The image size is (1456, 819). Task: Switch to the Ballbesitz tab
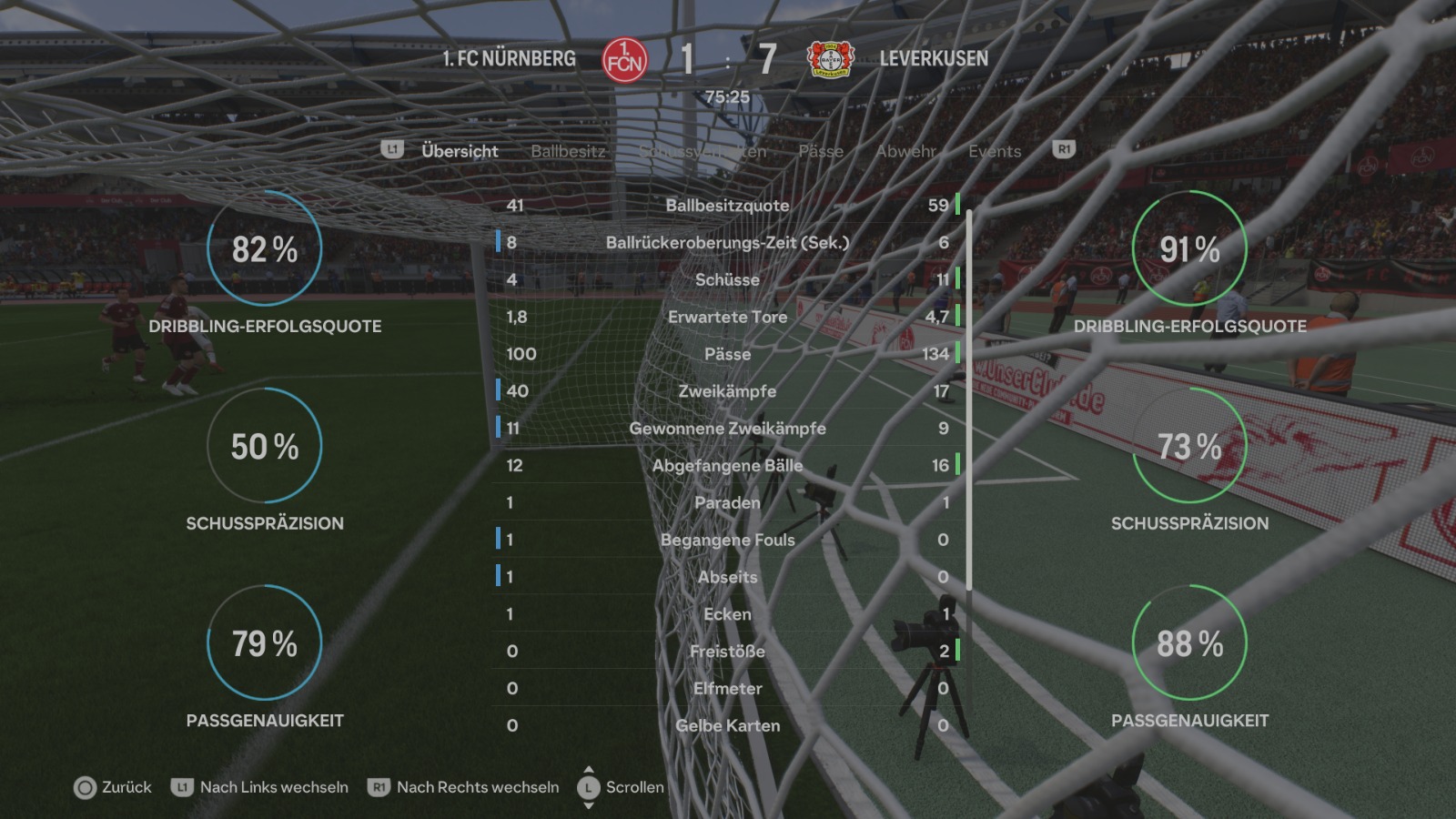click(568, 151)
